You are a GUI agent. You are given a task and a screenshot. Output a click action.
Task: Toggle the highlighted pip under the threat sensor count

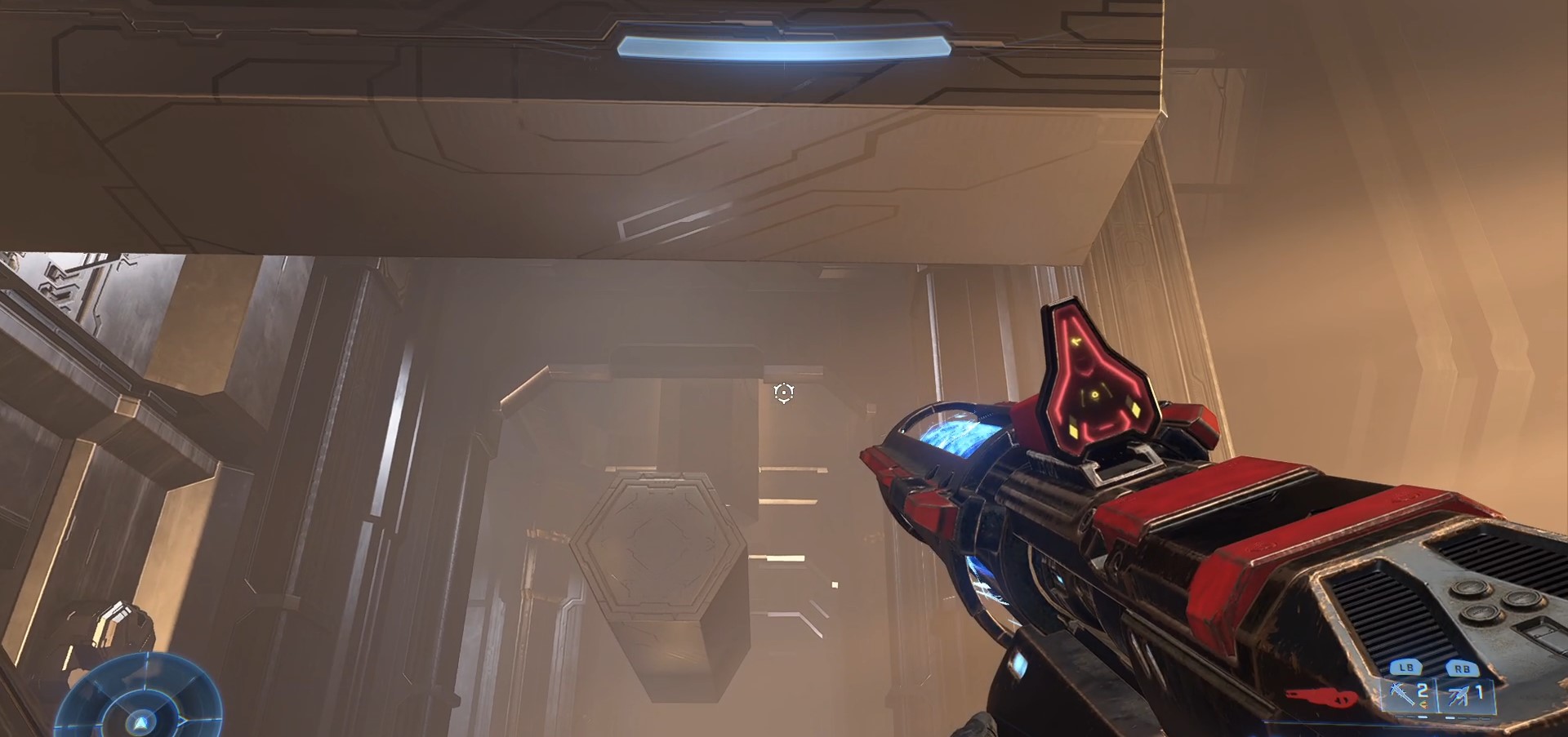coord(1450,718)
